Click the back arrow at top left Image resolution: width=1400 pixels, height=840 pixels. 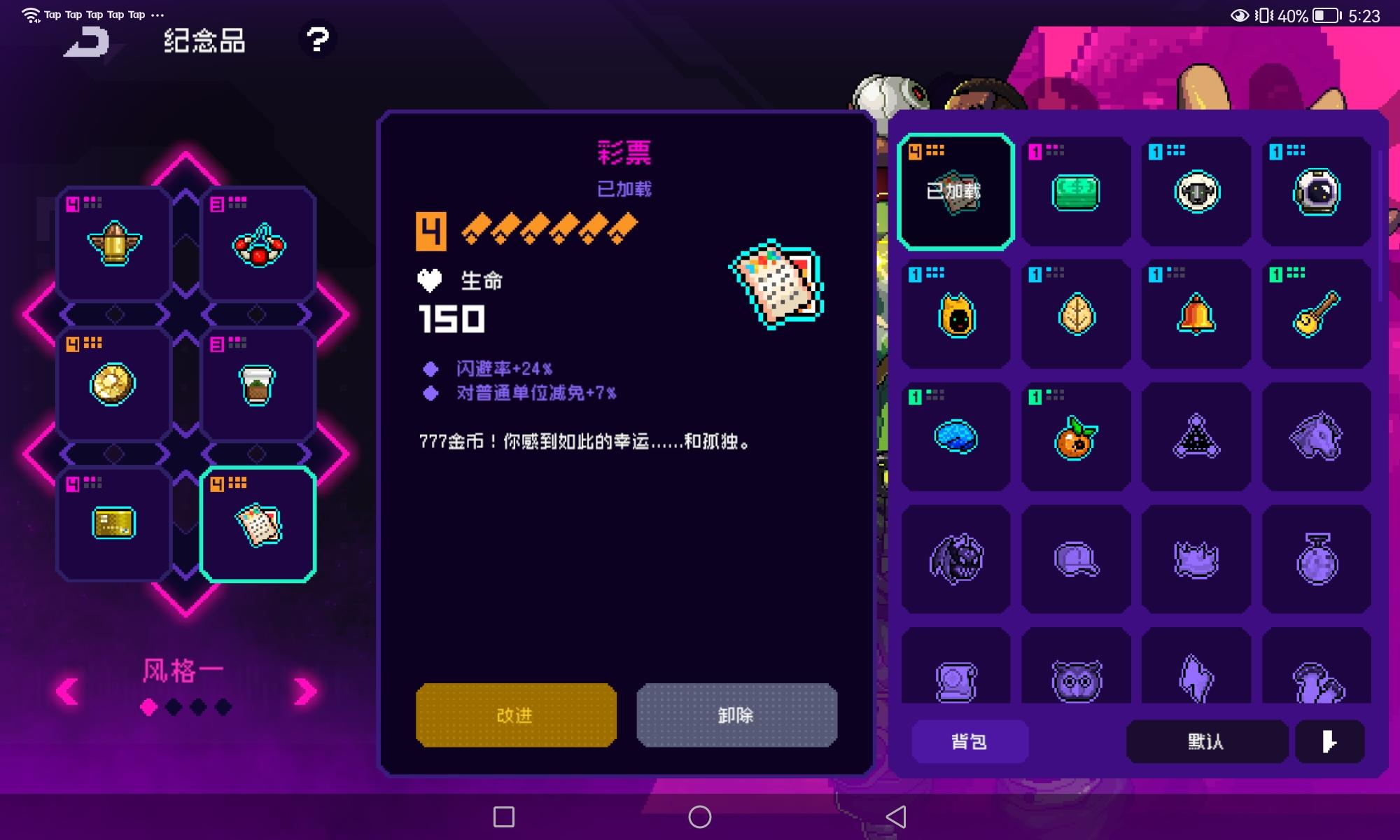click(87, 42)
